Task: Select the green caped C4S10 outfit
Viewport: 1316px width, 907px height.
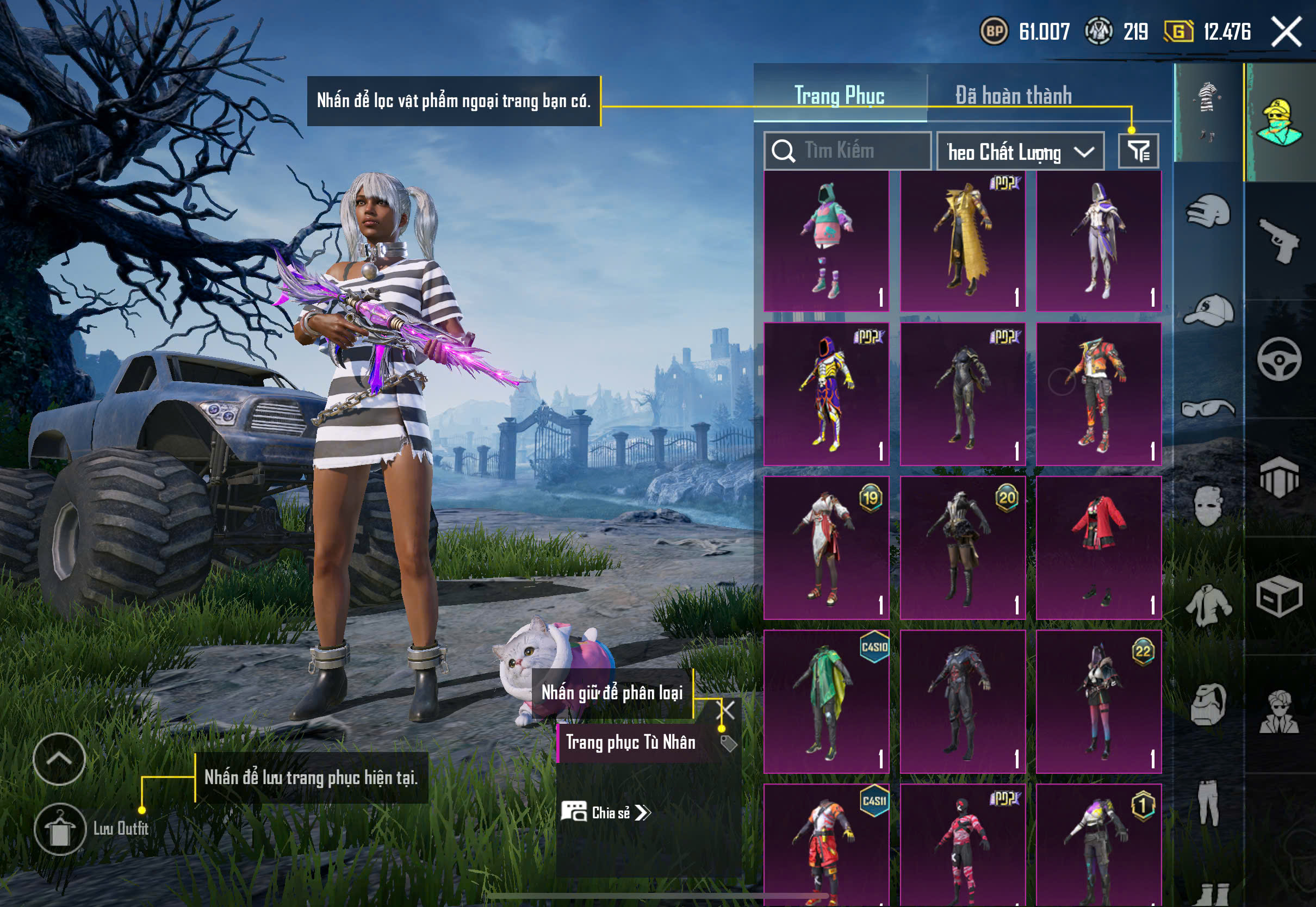Action: 826,701
